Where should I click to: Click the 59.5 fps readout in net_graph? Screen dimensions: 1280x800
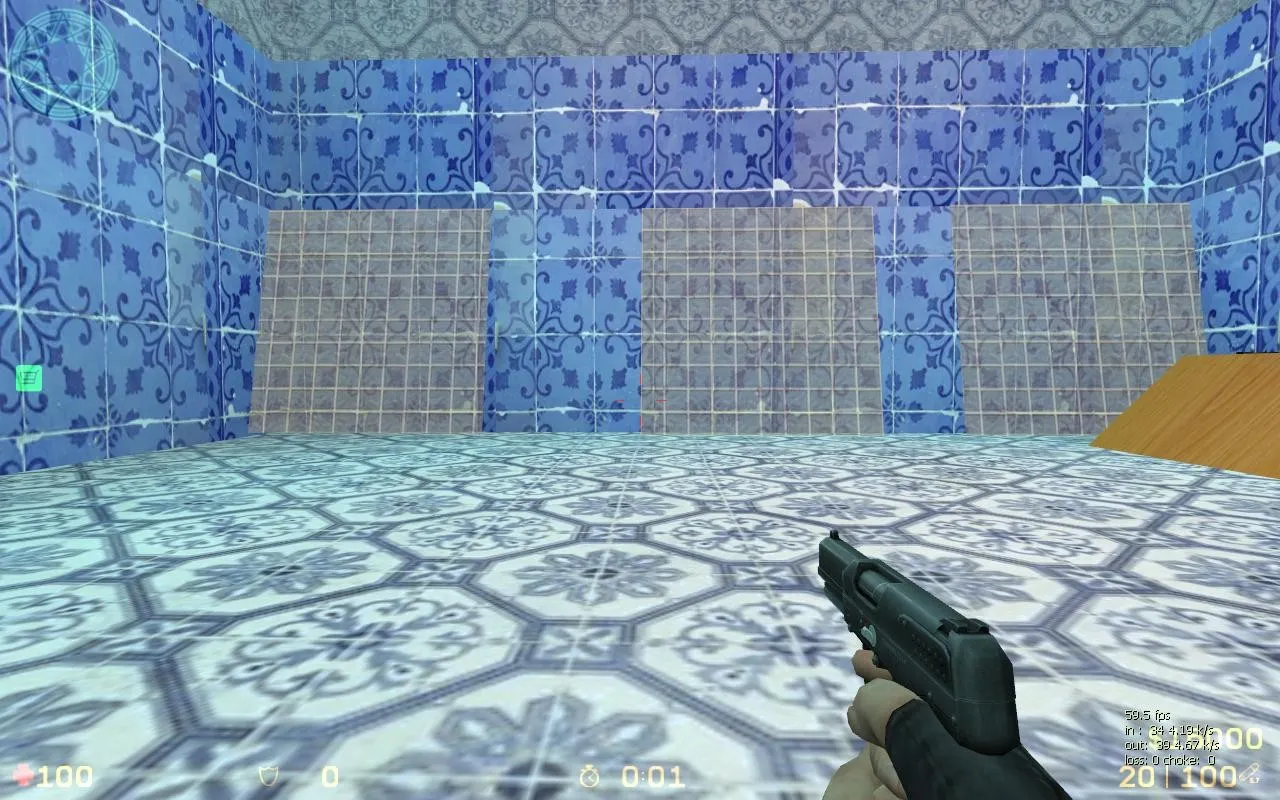(1147, 715)
